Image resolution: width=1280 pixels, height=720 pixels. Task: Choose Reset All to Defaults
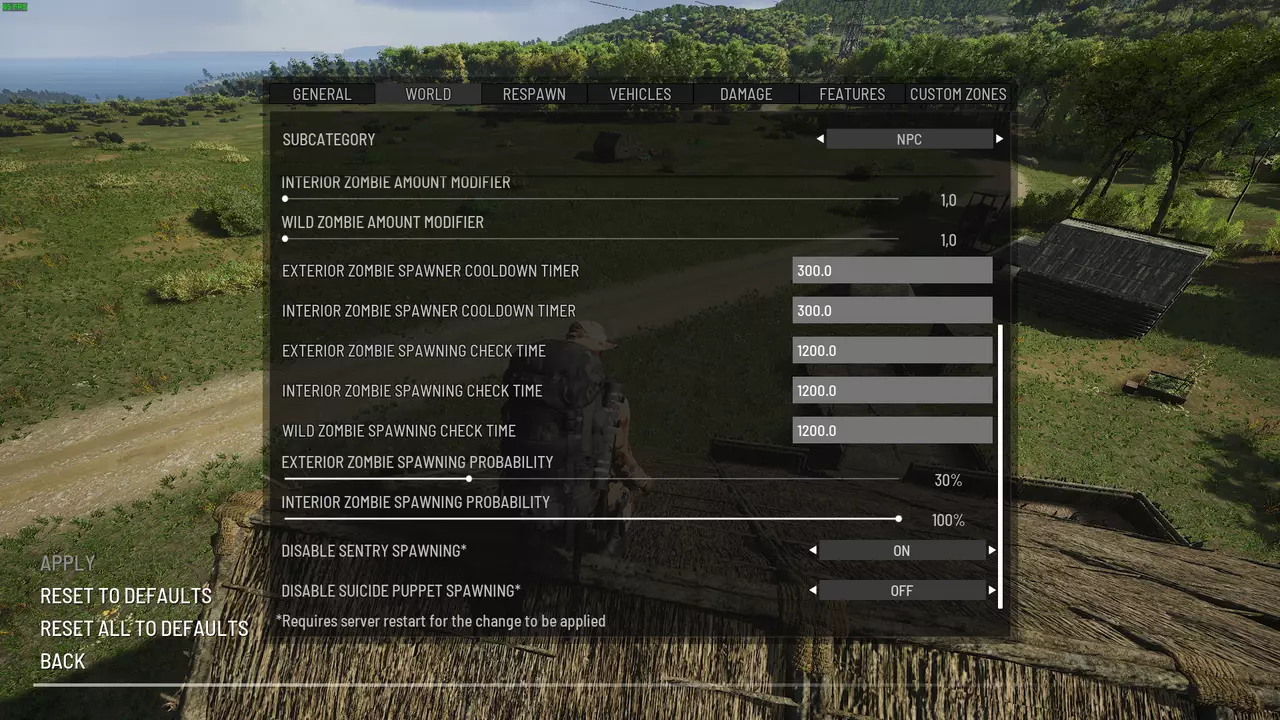(144, 628)
